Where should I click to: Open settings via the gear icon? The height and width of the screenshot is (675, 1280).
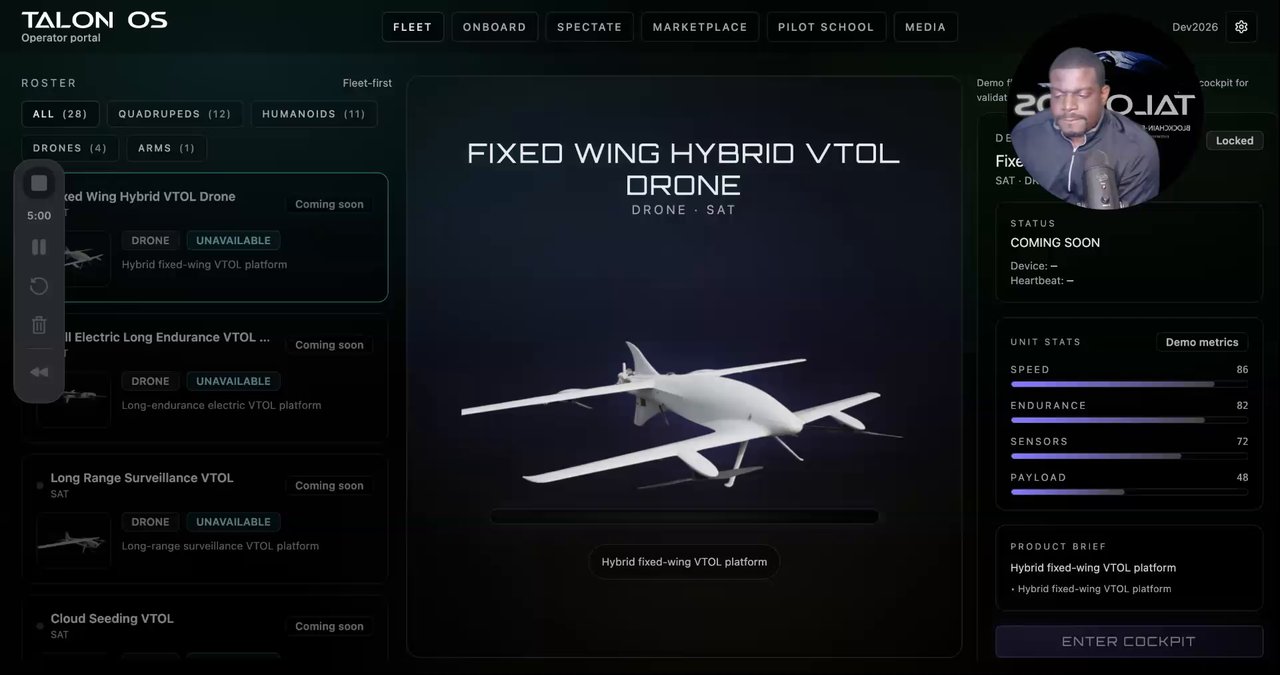click(1241, 27)
